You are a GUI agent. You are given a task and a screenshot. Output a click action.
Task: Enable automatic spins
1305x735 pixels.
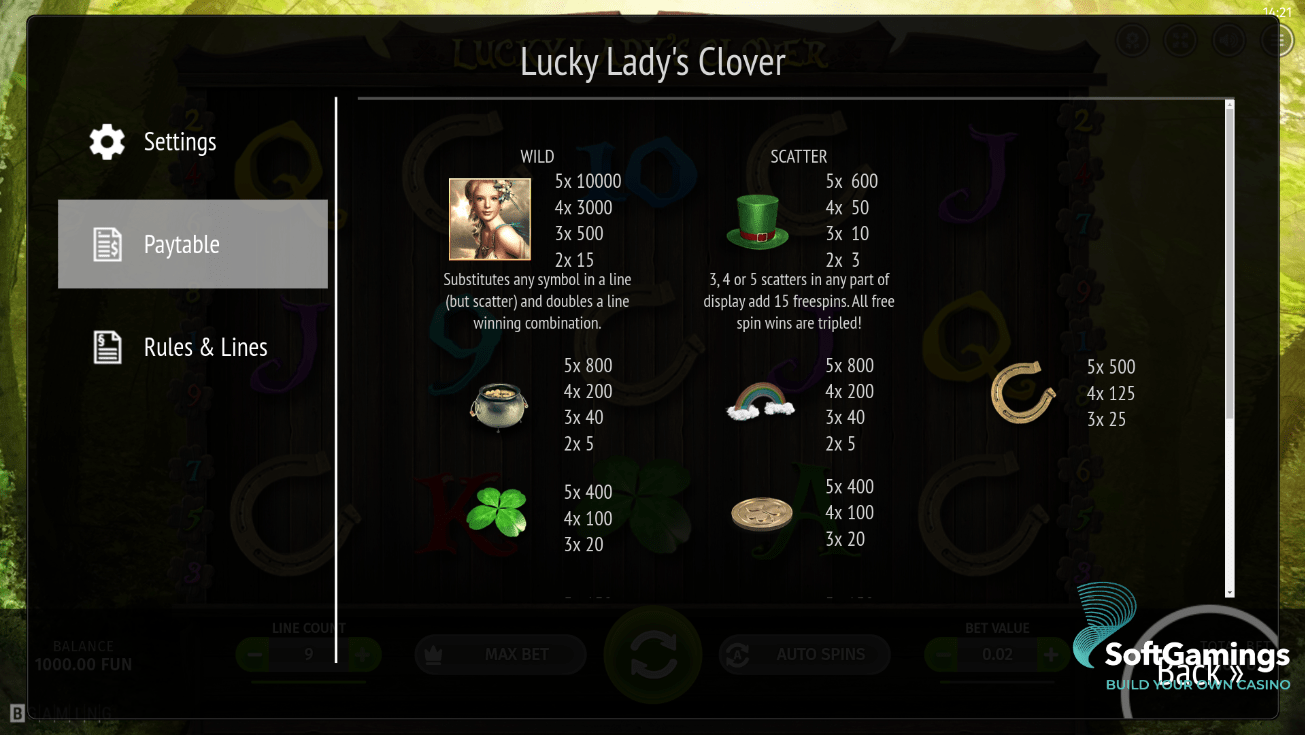click(804, 654)
